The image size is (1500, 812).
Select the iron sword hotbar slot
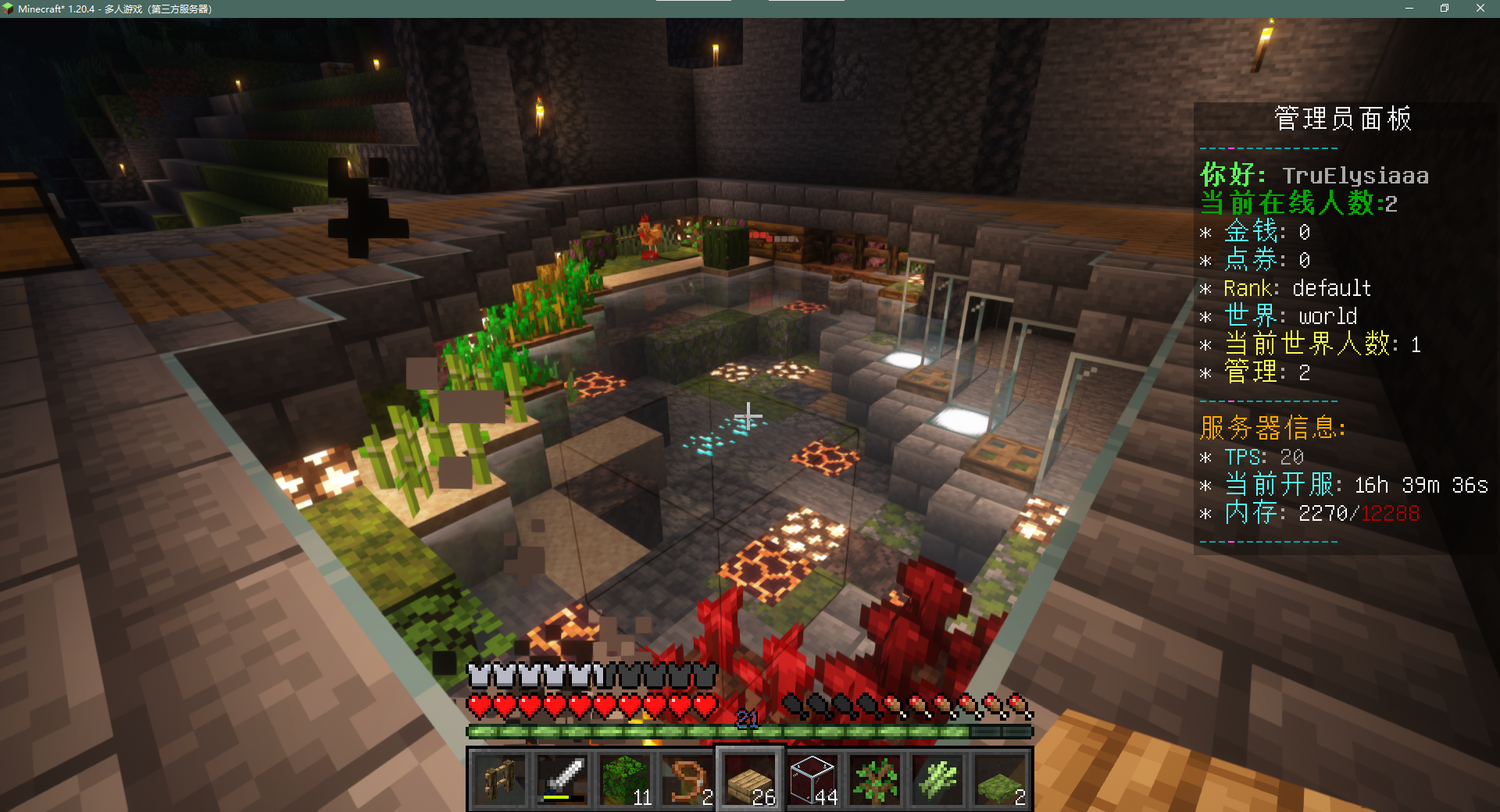pos(562,780)
